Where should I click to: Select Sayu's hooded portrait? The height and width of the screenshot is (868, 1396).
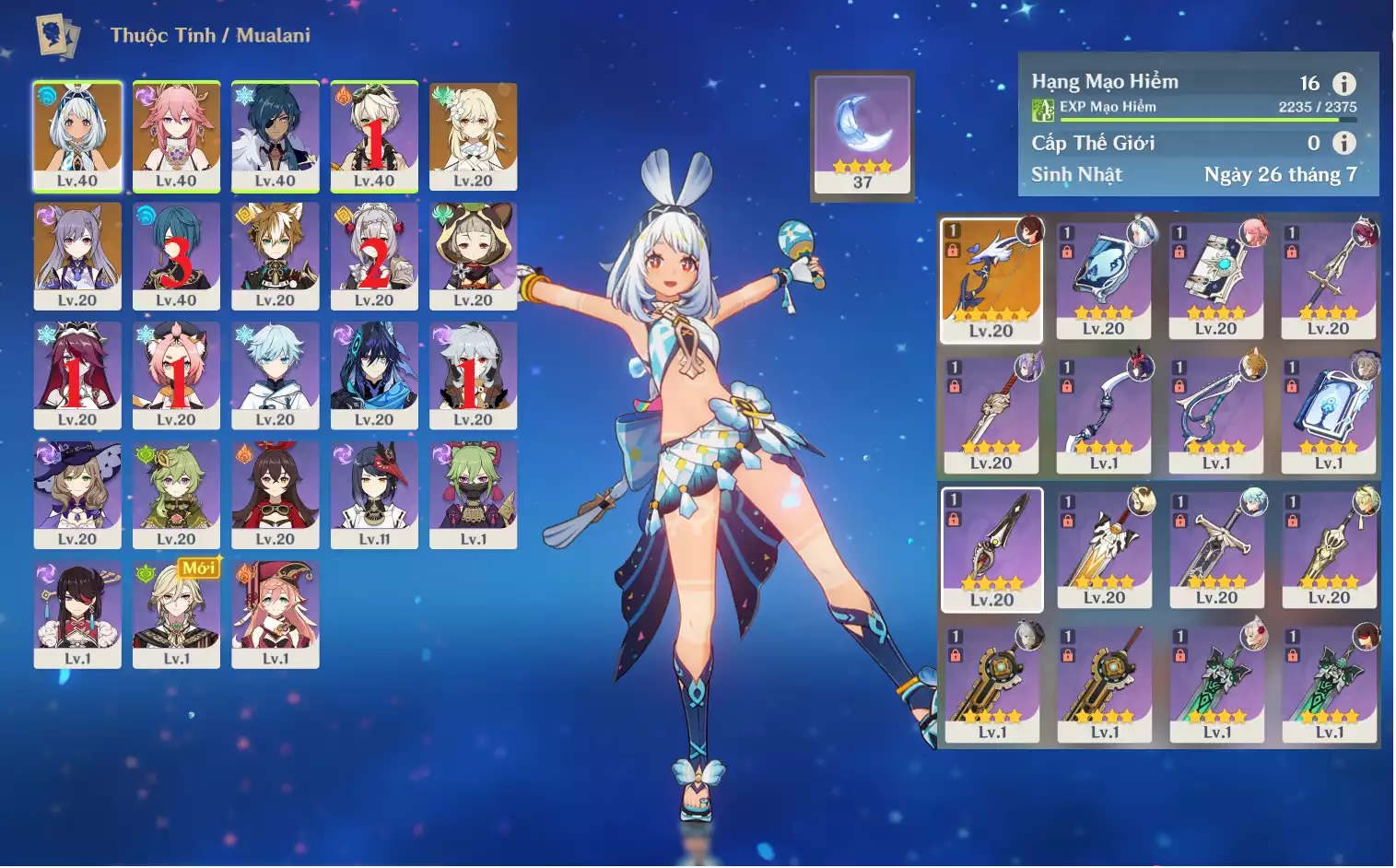click(473, 256)
